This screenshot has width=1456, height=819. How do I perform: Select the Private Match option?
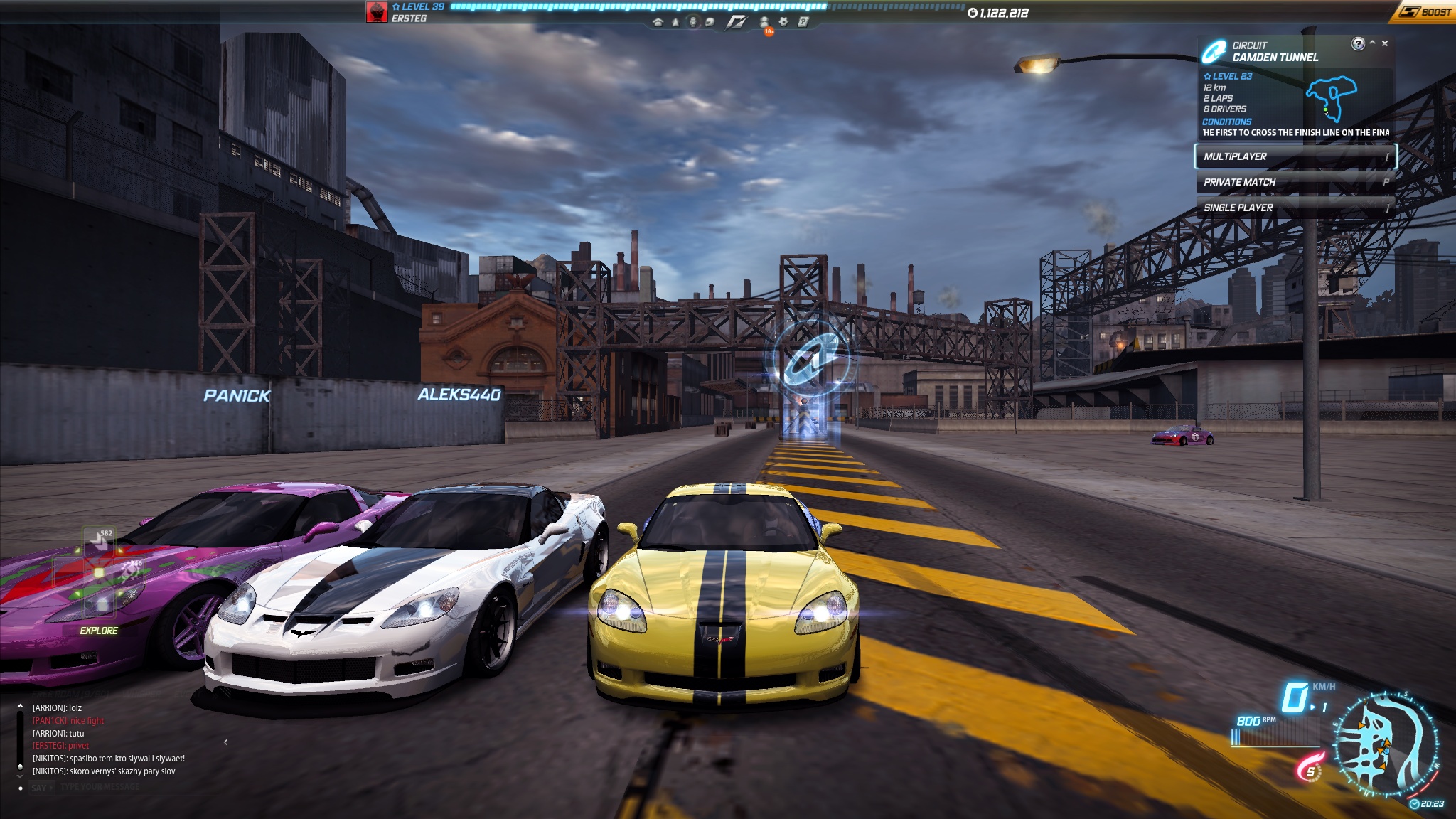[1295, 182]
